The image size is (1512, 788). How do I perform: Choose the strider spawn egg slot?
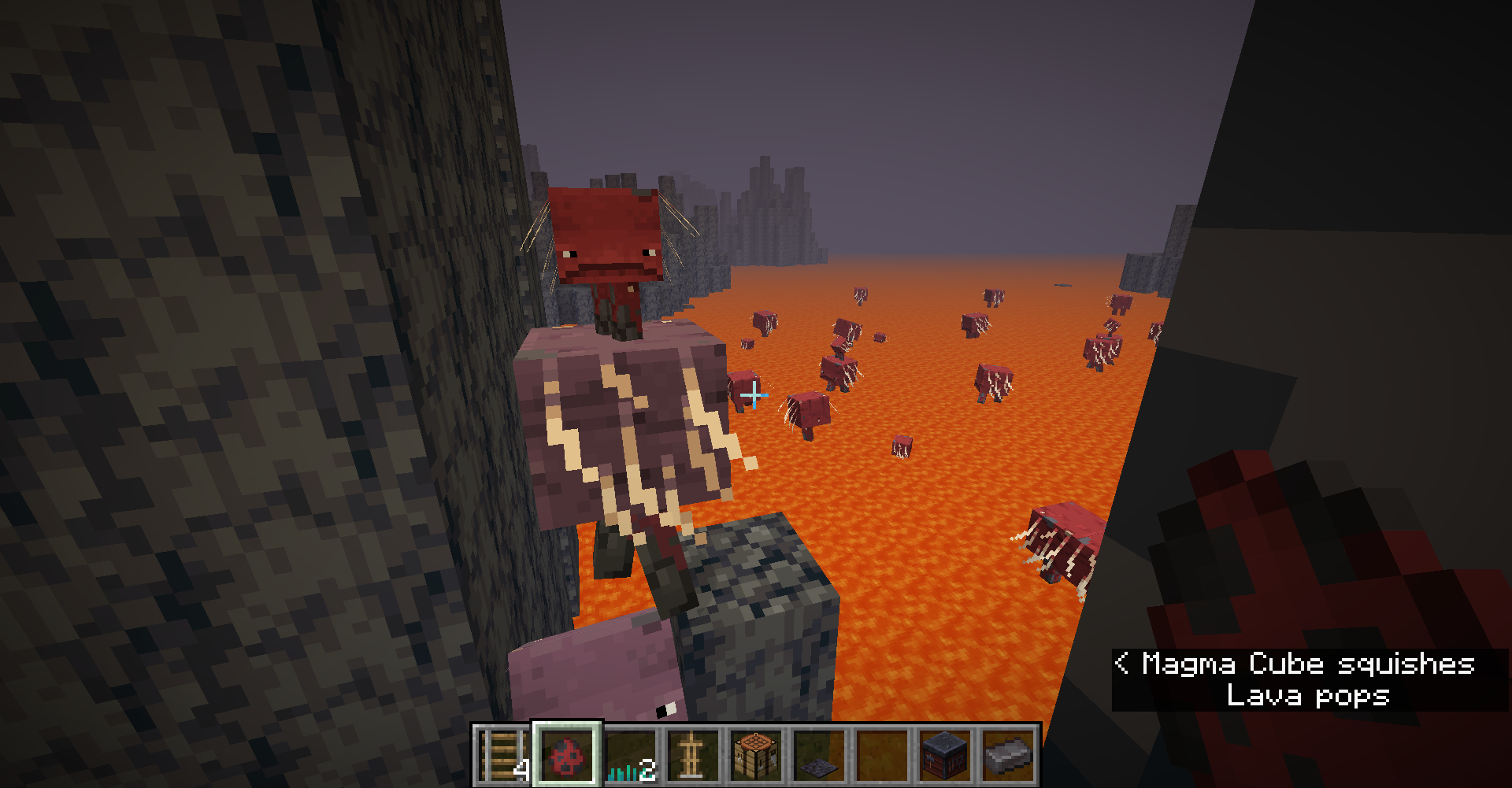tap(567, 755)
